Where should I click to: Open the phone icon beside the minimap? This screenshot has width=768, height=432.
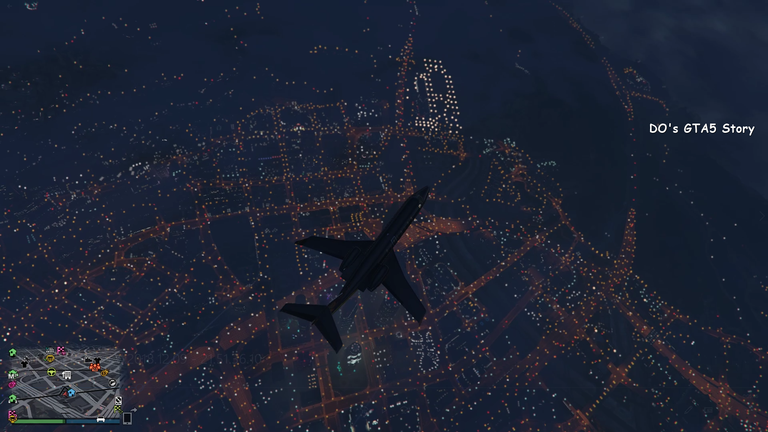pyautogui.click(x=127, y=419)
